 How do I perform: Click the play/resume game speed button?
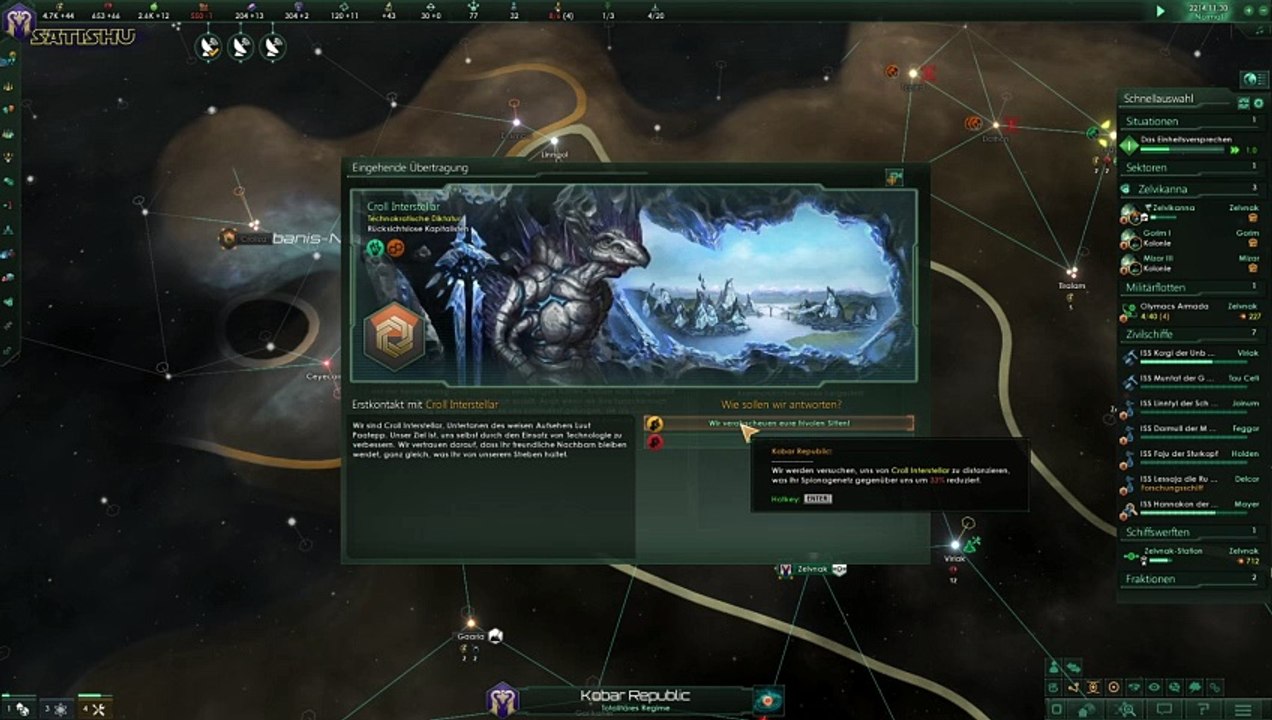tap(1160, 11)
